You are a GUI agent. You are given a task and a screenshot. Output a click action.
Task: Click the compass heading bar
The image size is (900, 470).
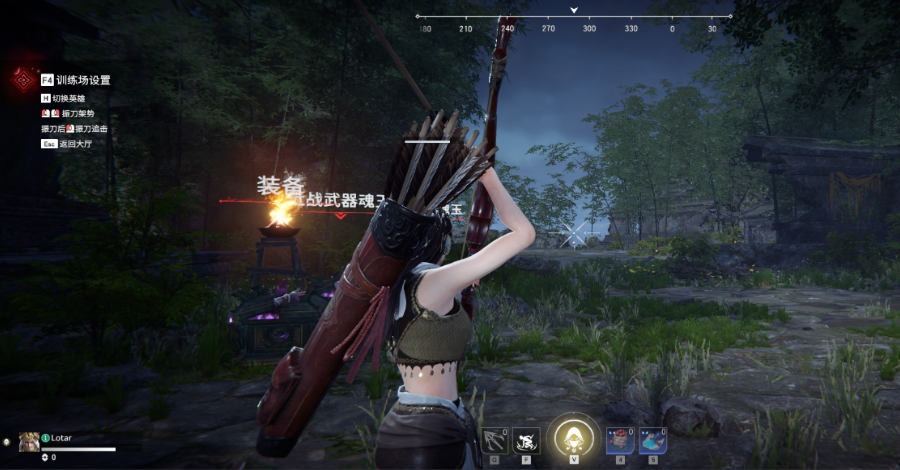[573, 18]
